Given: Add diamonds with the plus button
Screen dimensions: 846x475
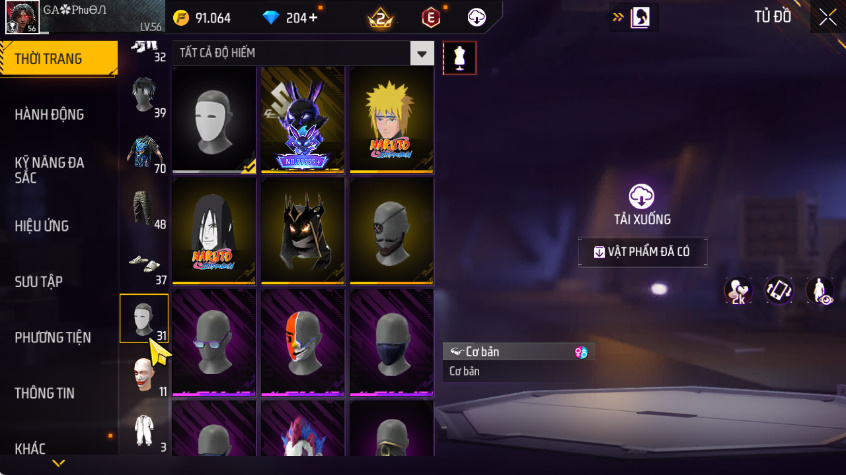Looking at the screenshot, I should click(x=314, y=18).
